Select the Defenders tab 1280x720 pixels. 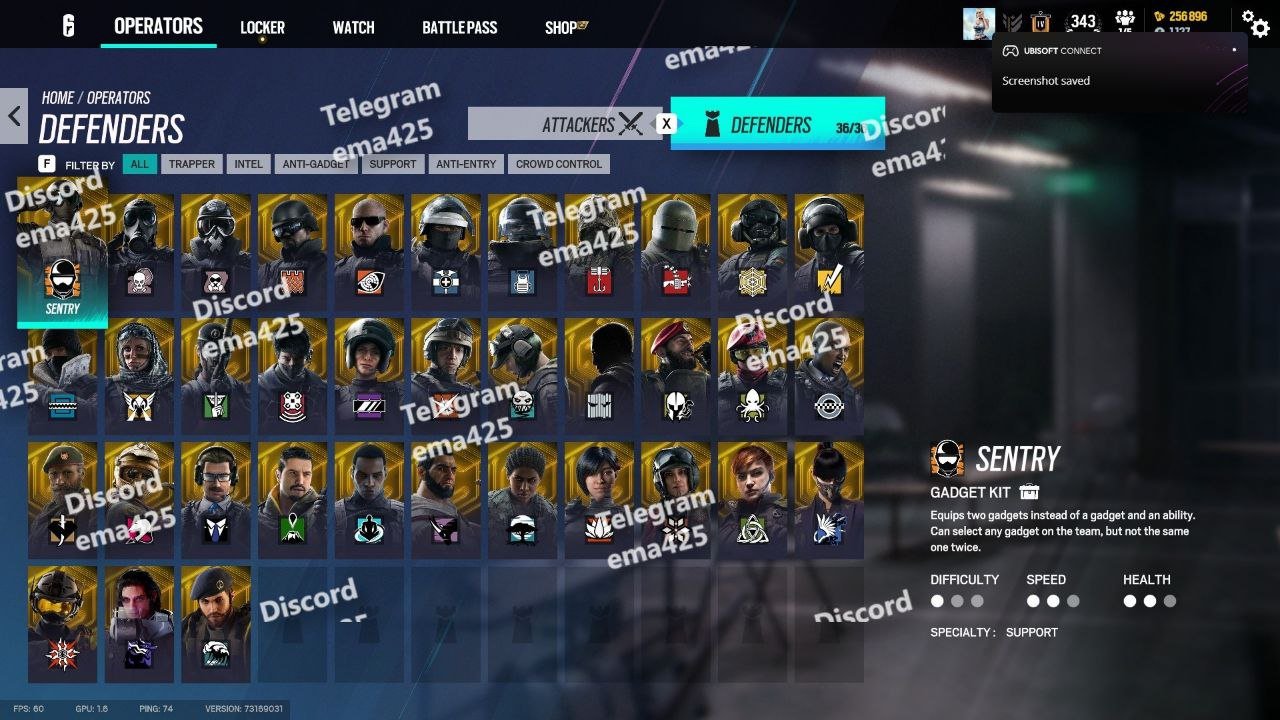coord(777,124)
